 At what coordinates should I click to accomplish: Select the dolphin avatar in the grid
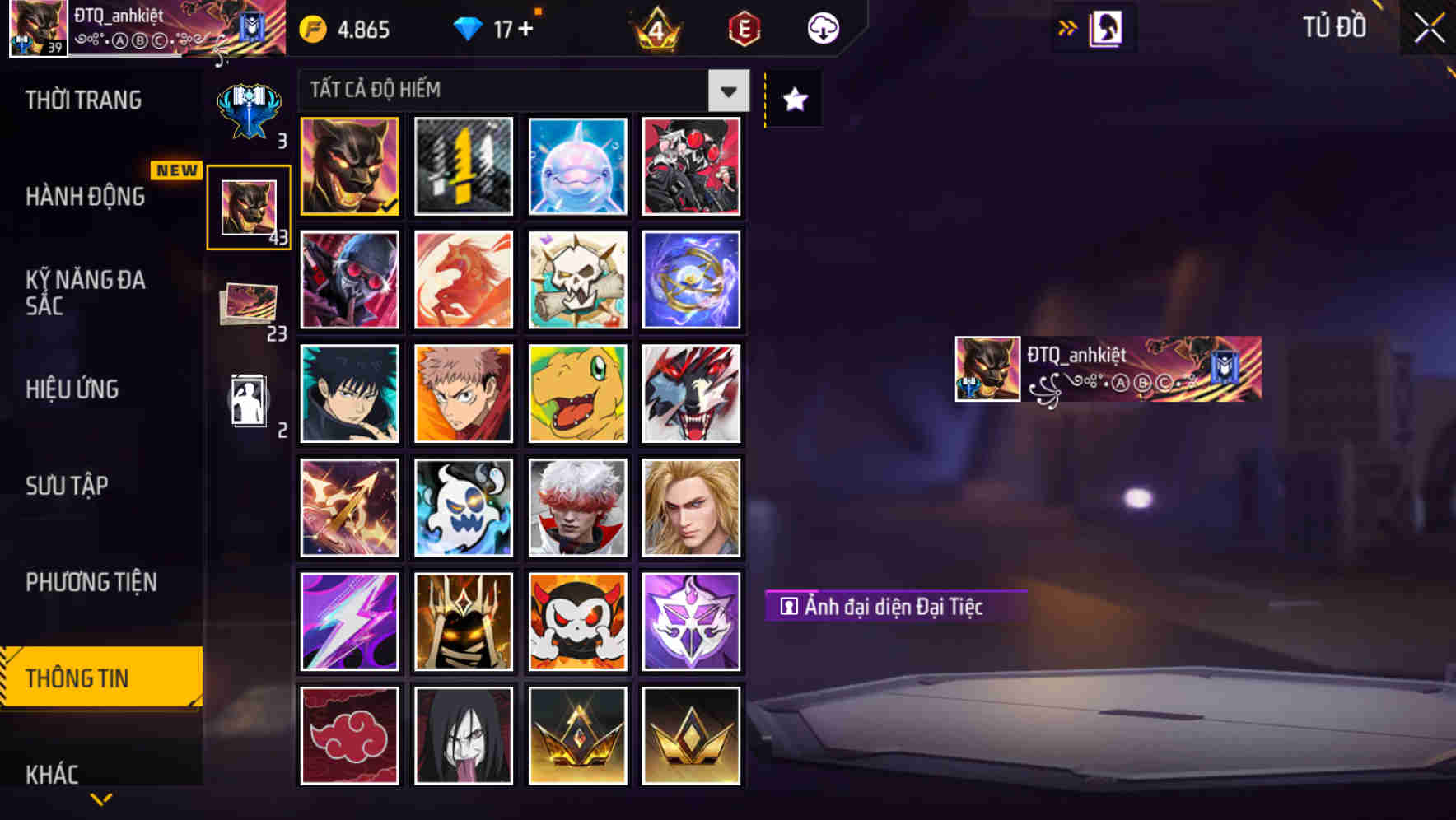click(577, 167)
